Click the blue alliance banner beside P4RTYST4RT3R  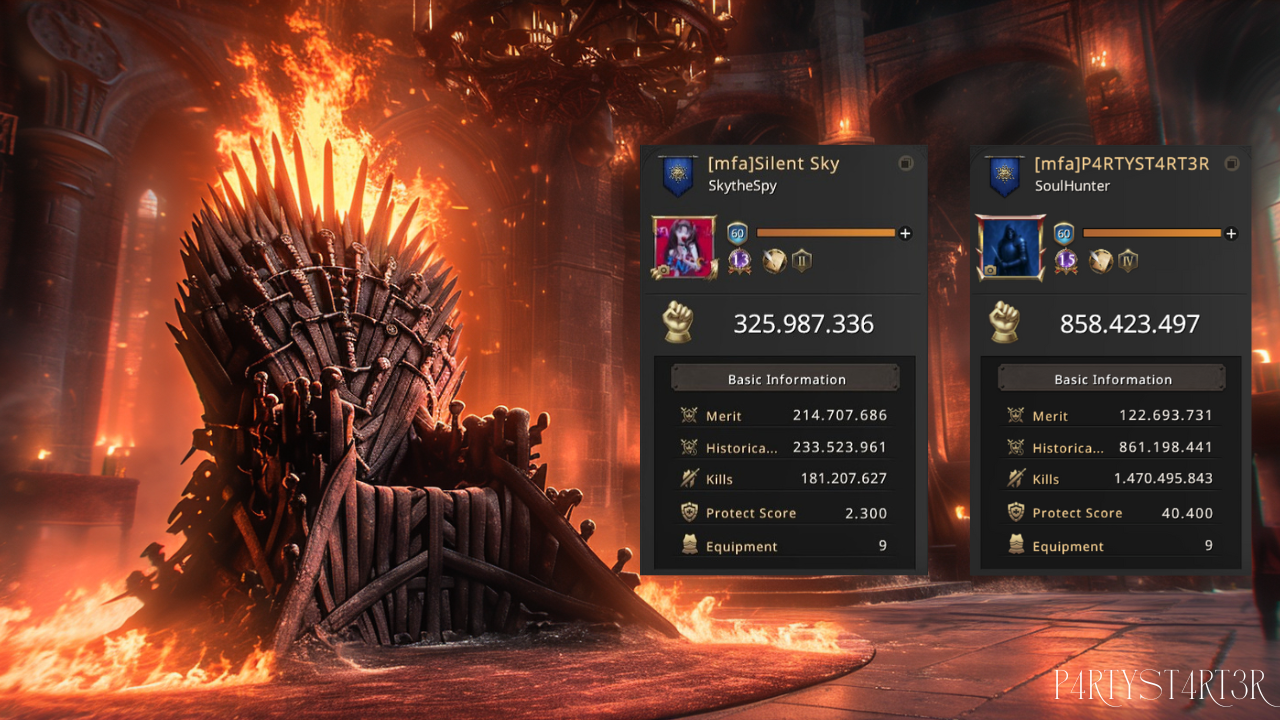(x=1004, y=177)
